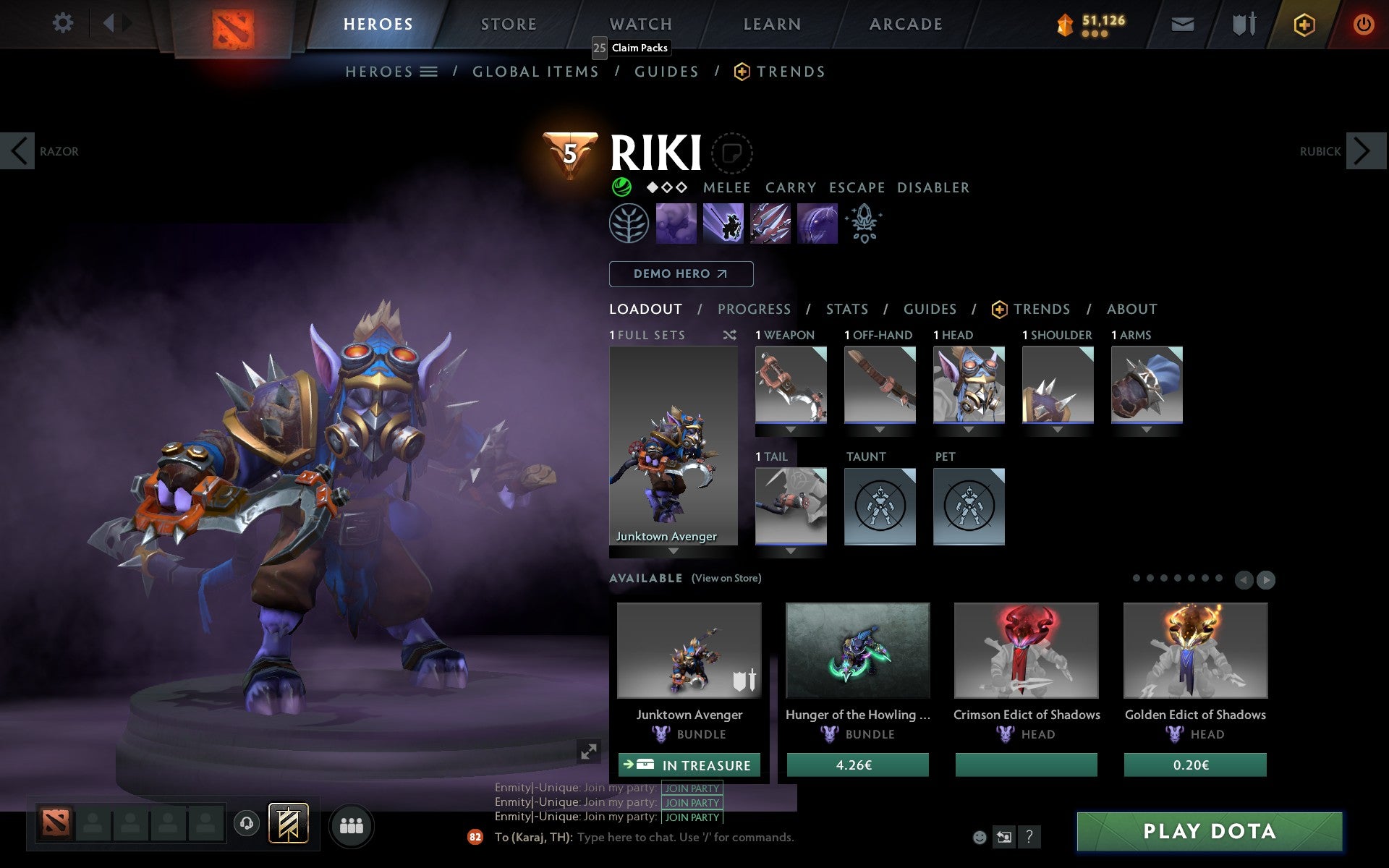The image size is (1389, 868).
Task: Select Riki's second facet diamond
Action: point(667,187)
